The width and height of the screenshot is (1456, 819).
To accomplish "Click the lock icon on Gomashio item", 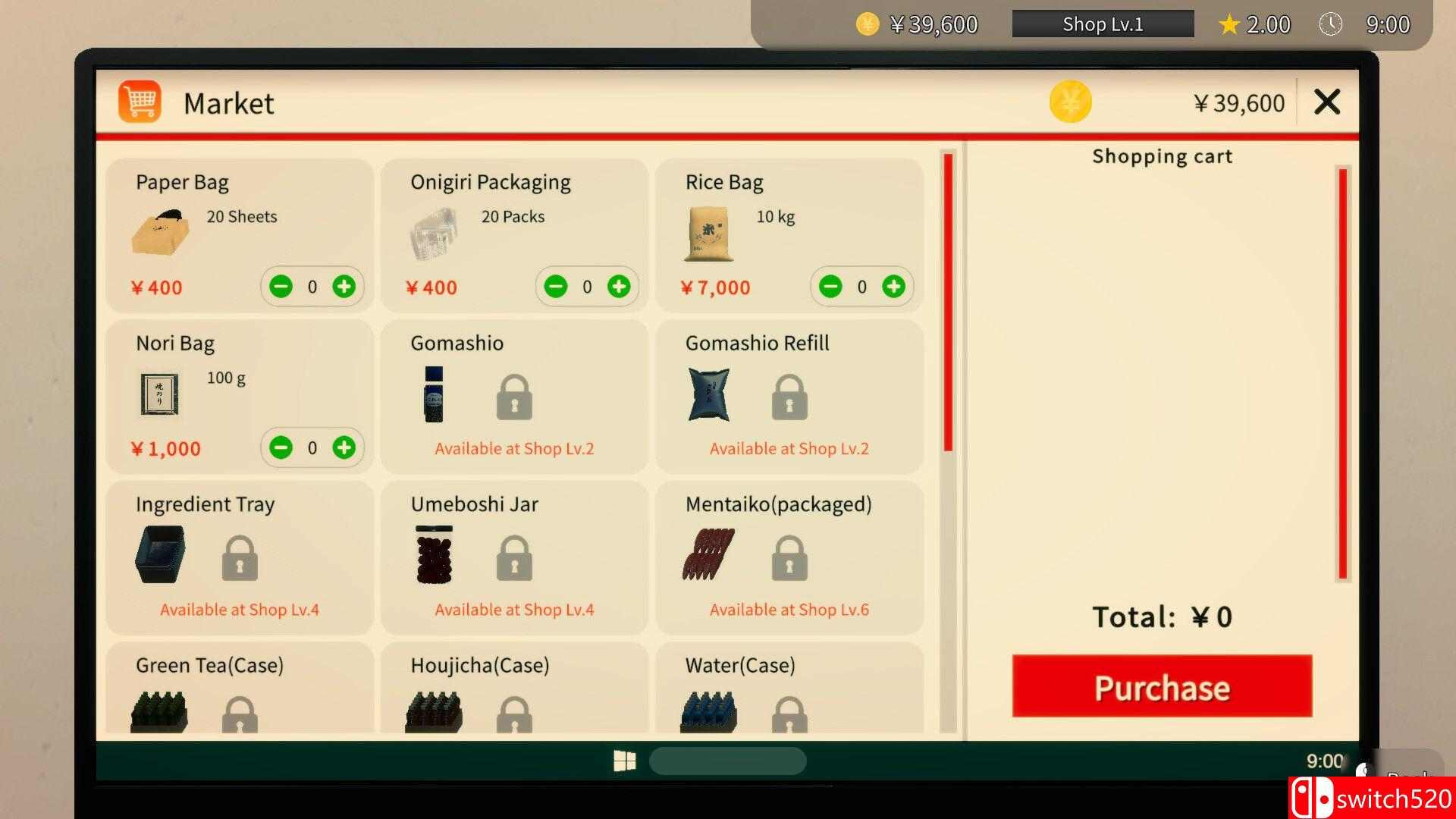I will click(x=514, y=397).
